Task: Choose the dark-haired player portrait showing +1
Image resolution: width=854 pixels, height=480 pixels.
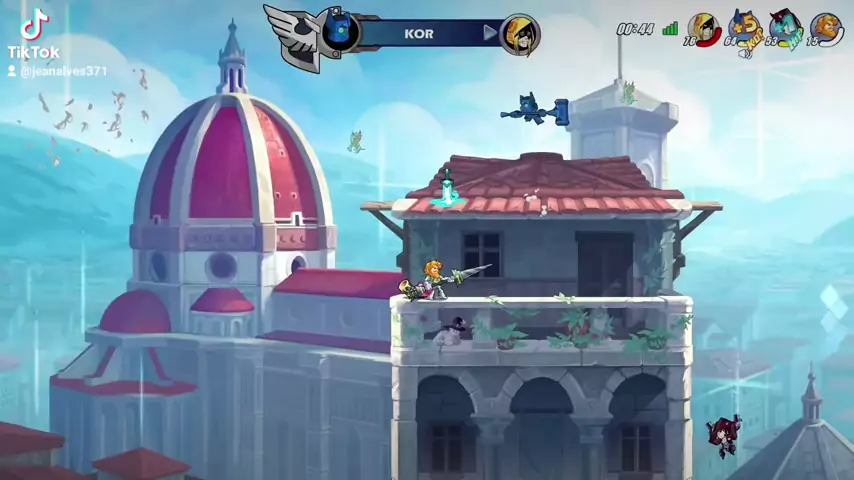Action: click(x=785, y=28)
